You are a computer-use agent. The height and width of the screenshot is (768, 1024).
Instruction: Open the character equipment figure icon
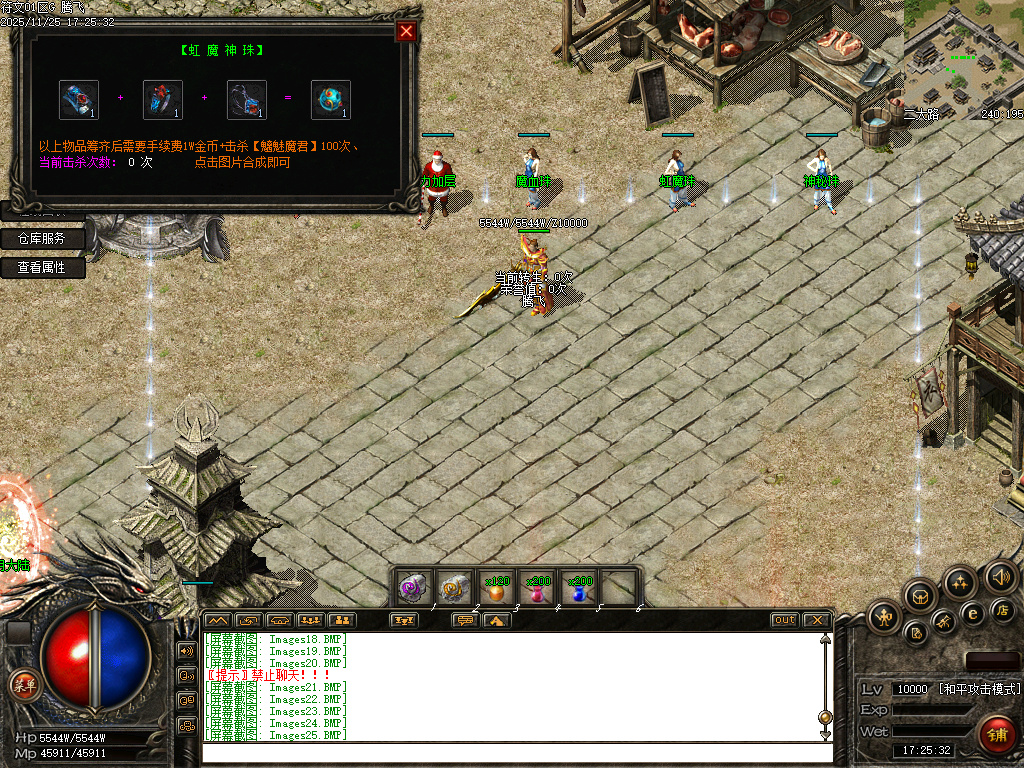coord(885,615)
